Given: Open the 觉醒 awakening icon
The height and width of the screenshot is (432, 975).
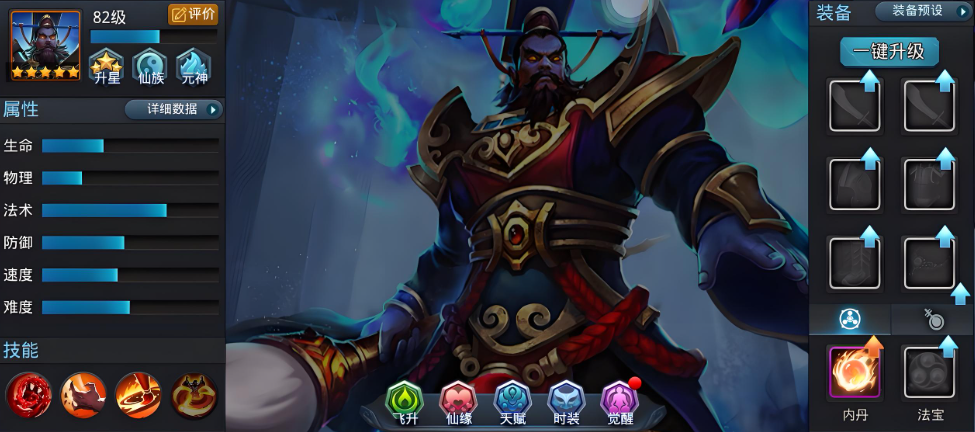Looking at the screenshot, I should (x=620, y=402).
